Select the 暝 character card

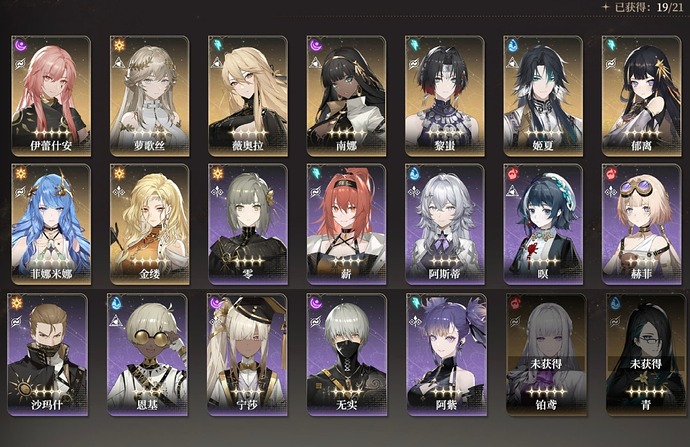(x=542, y=222)
